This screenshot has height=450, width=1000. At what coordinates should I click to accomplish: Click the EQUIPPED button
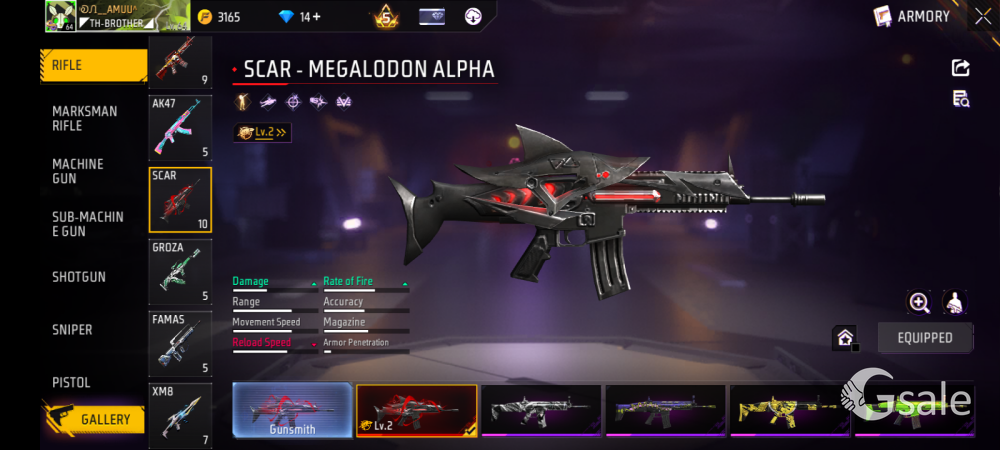[925, 338]
